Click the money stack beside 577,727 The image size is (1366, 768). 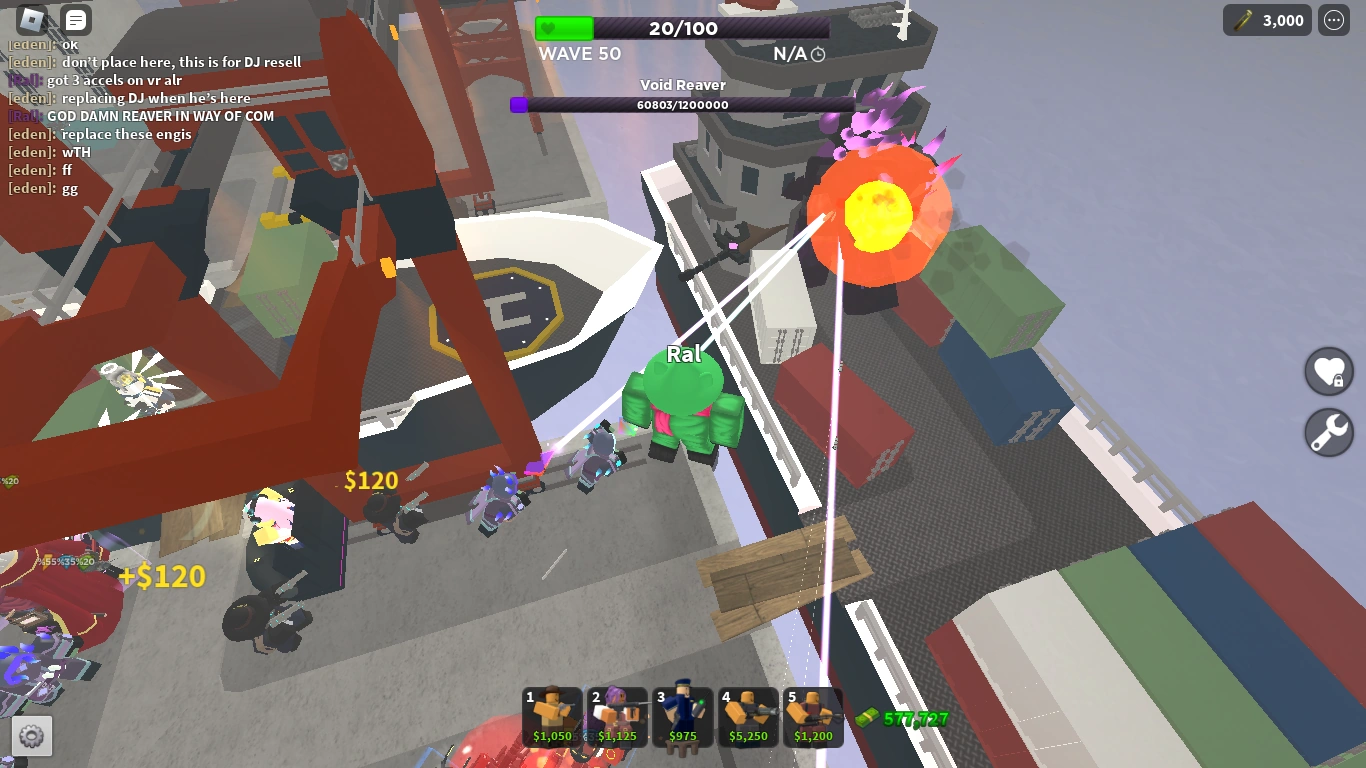click(x=869, y=718)
